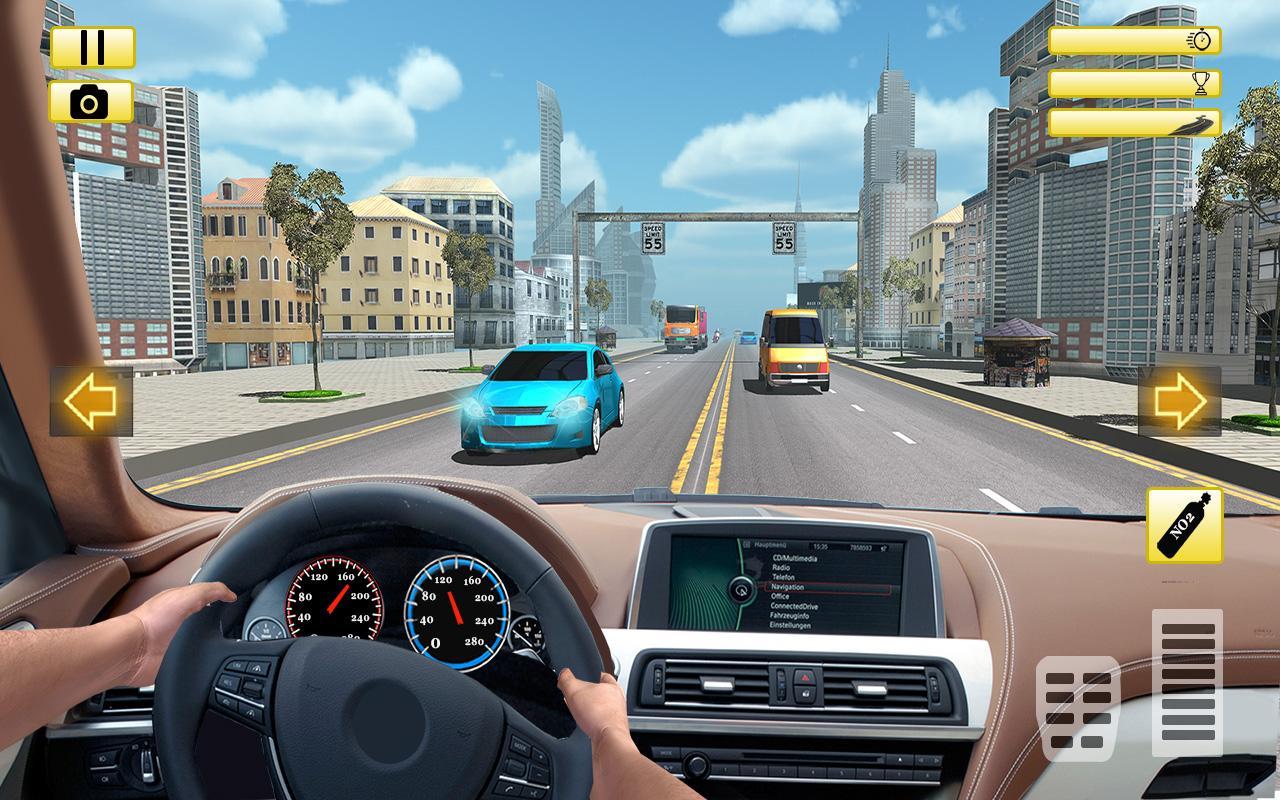Open Einstellungen in the infotainment menu
This screenshot has width=1280, height=800.
click(x=791, y=625)
